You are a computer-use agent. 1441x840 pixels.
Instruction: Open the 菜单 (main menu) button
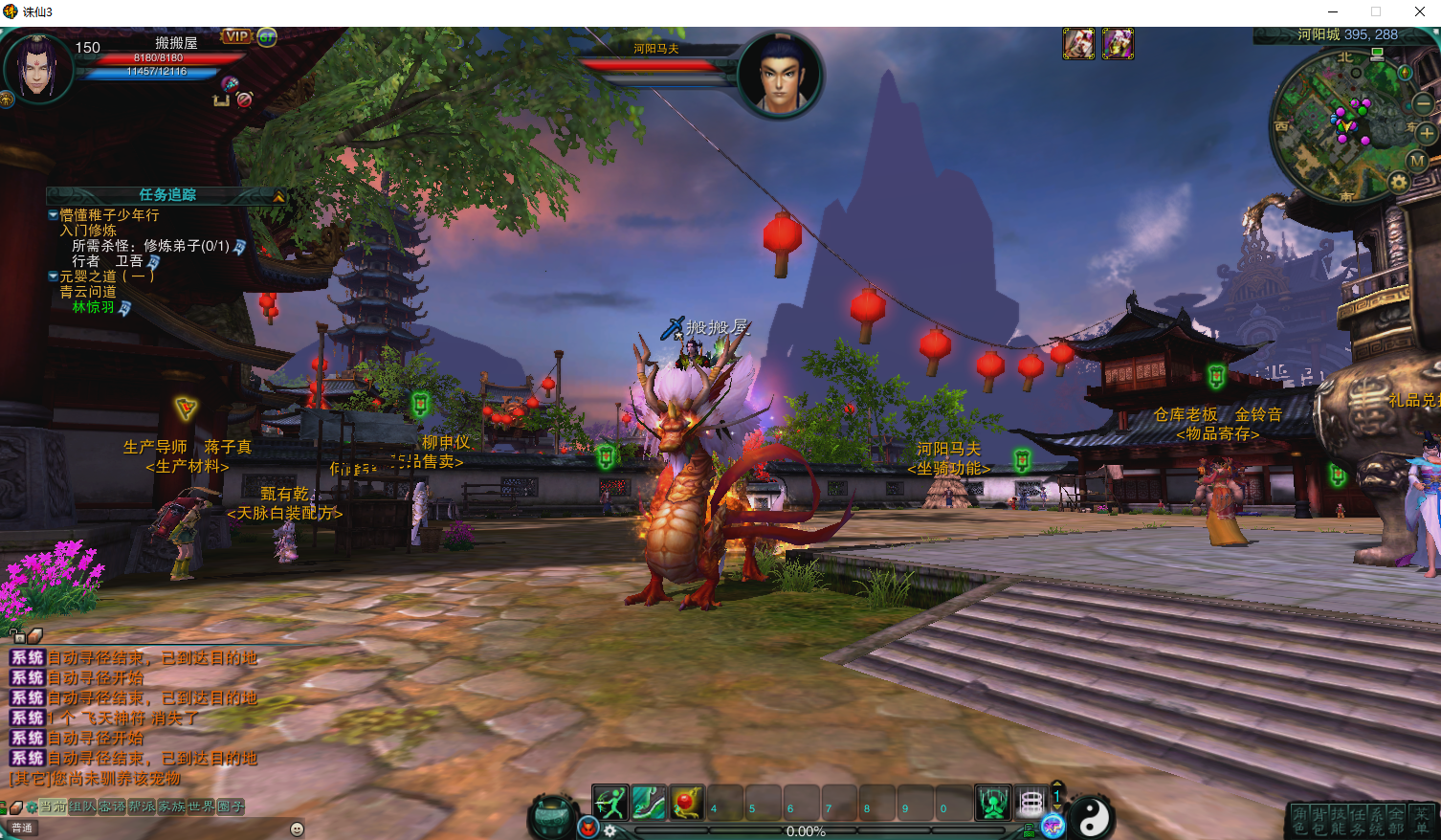1422,821
